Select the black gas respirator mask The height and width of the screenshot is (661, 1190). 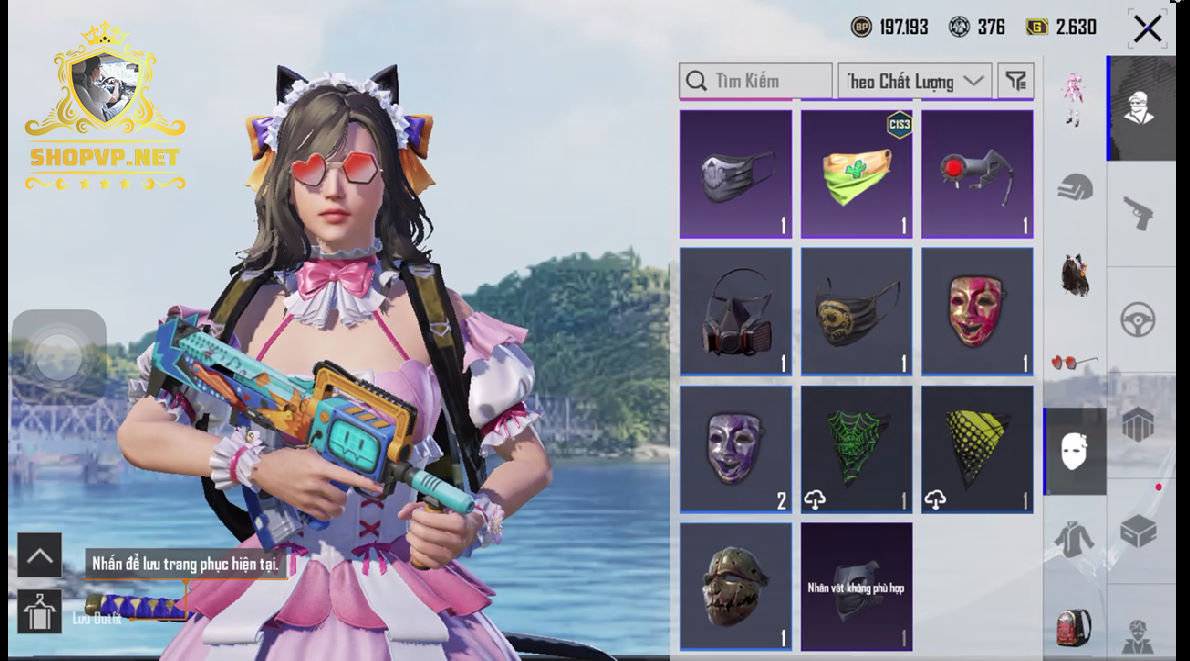[736, 312]
